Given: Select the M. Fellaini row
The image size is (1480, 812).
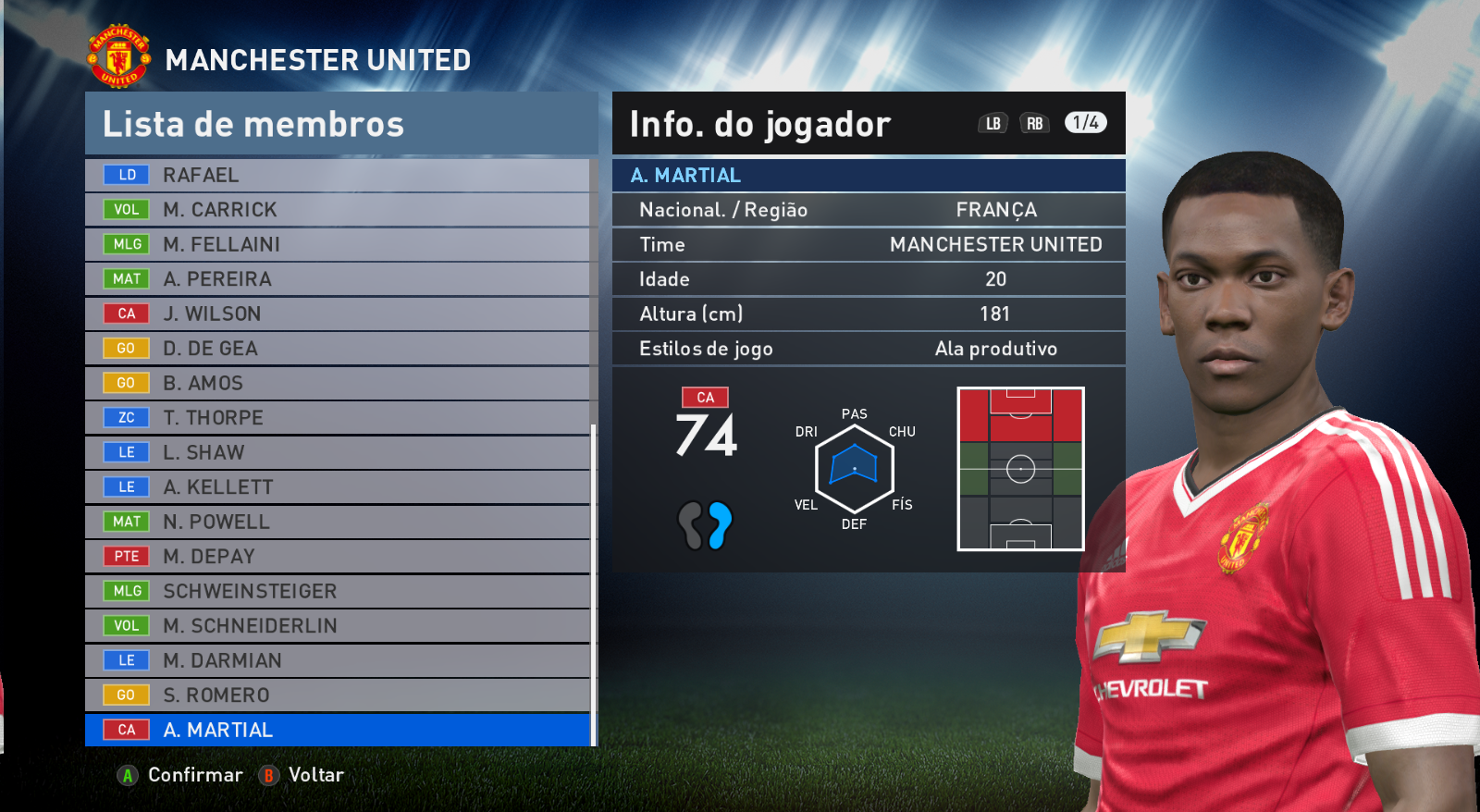Looking at the screenshot, I should (x=338, y=244).
